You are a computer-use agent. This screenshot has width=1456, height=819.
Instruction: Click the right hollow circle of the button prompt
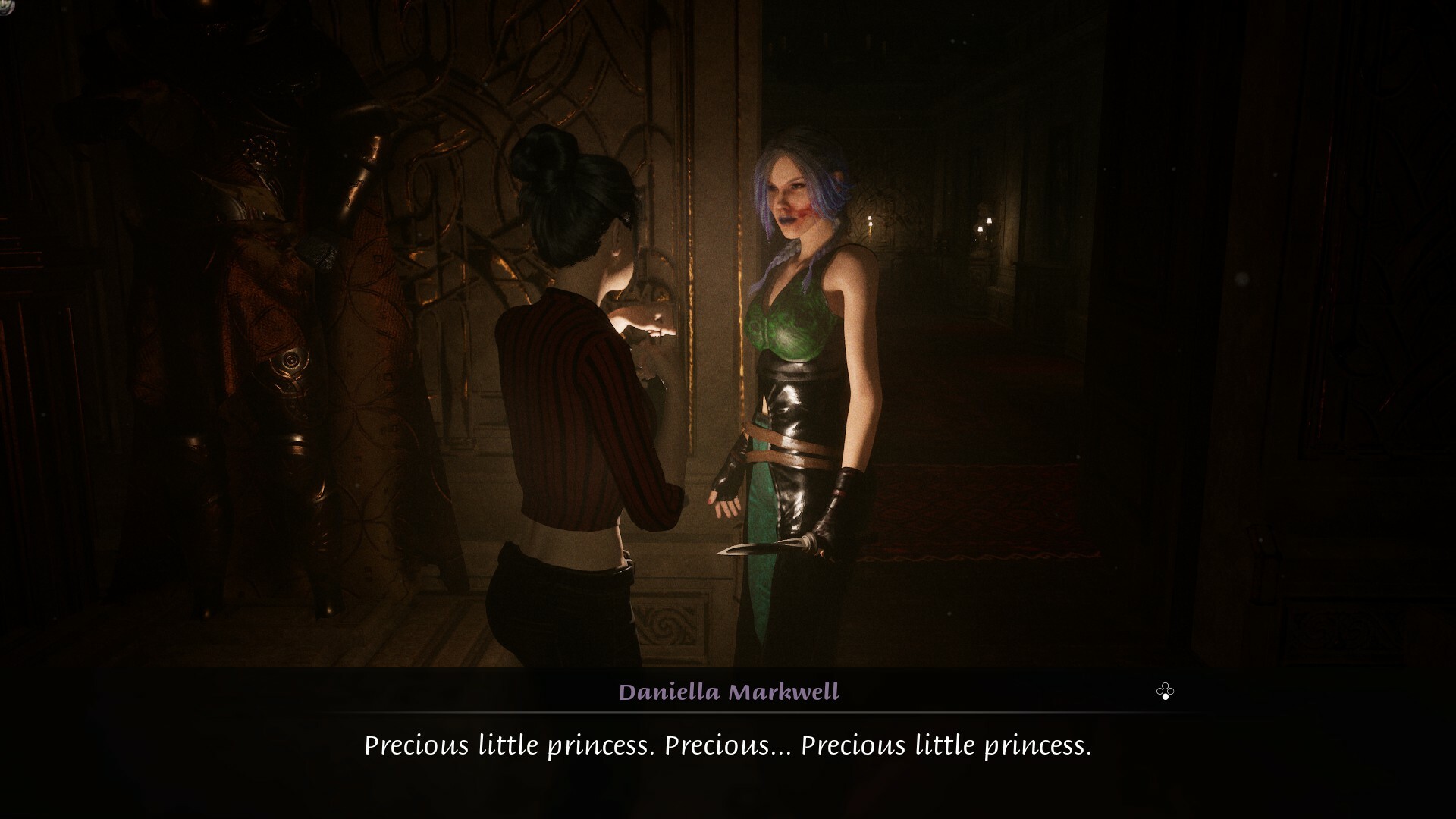point(1171,692)
